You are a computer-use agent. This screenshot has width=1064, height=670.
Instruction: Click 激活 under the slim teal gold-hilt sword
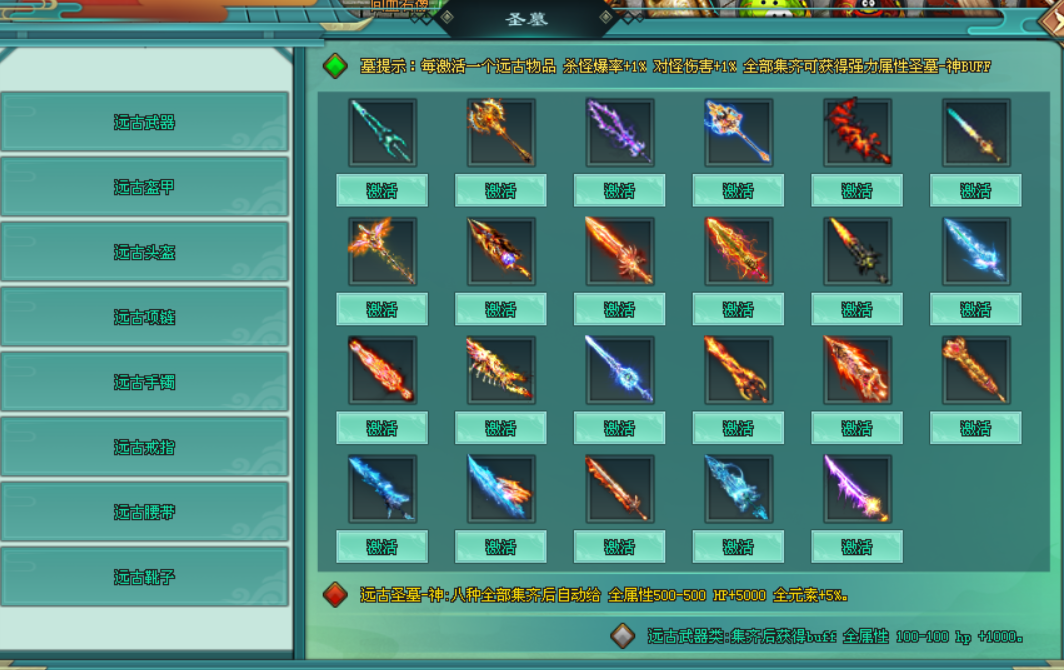pyautogui.click(x=975, y=190)
